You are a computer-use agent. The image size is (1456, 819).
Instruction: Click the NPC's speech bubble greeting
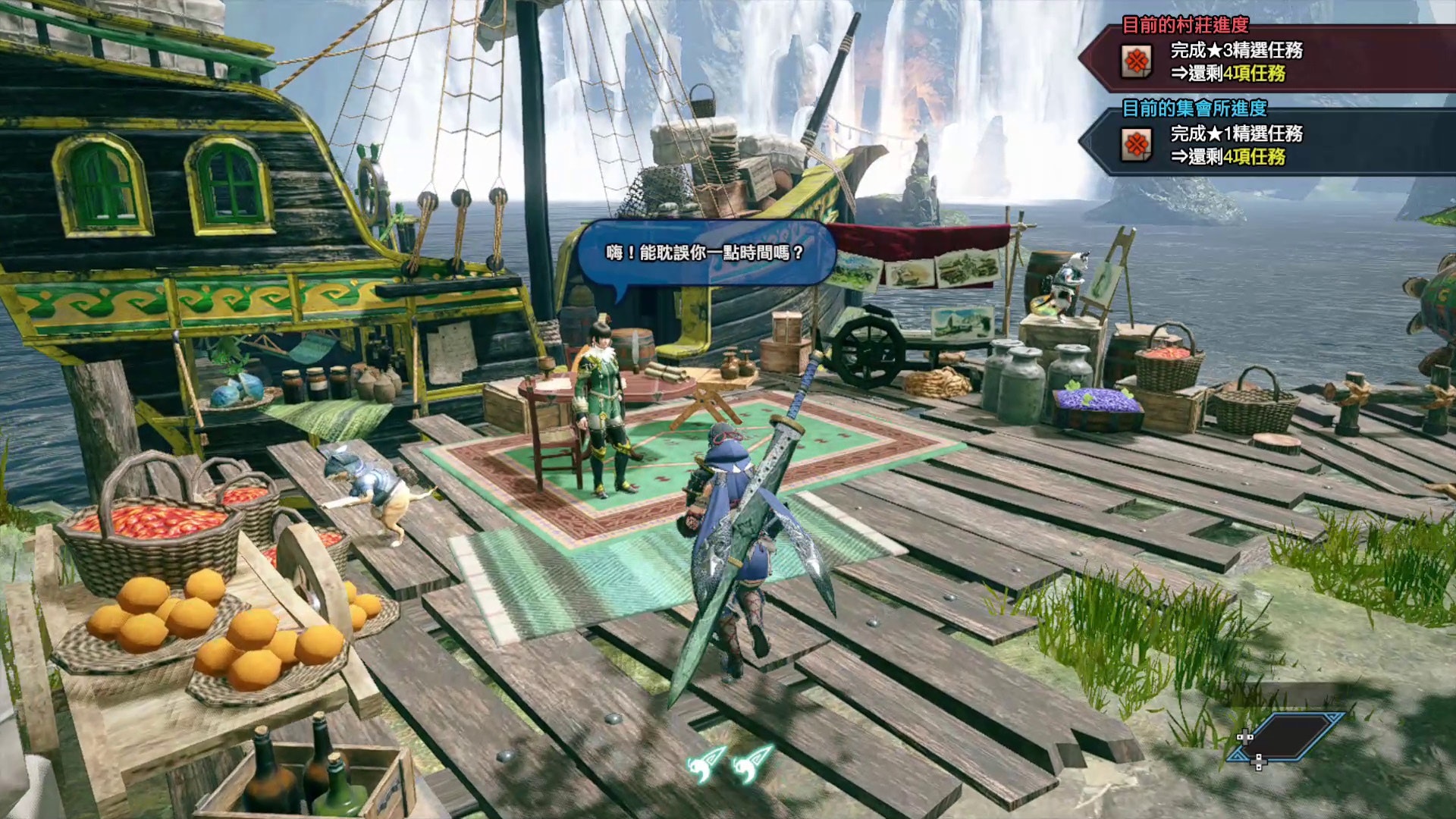tap(705, 253)
